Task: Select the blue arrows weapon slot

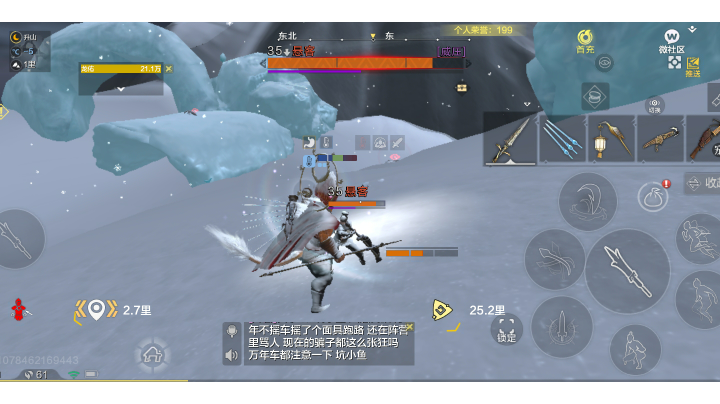Action: point(563,138)
